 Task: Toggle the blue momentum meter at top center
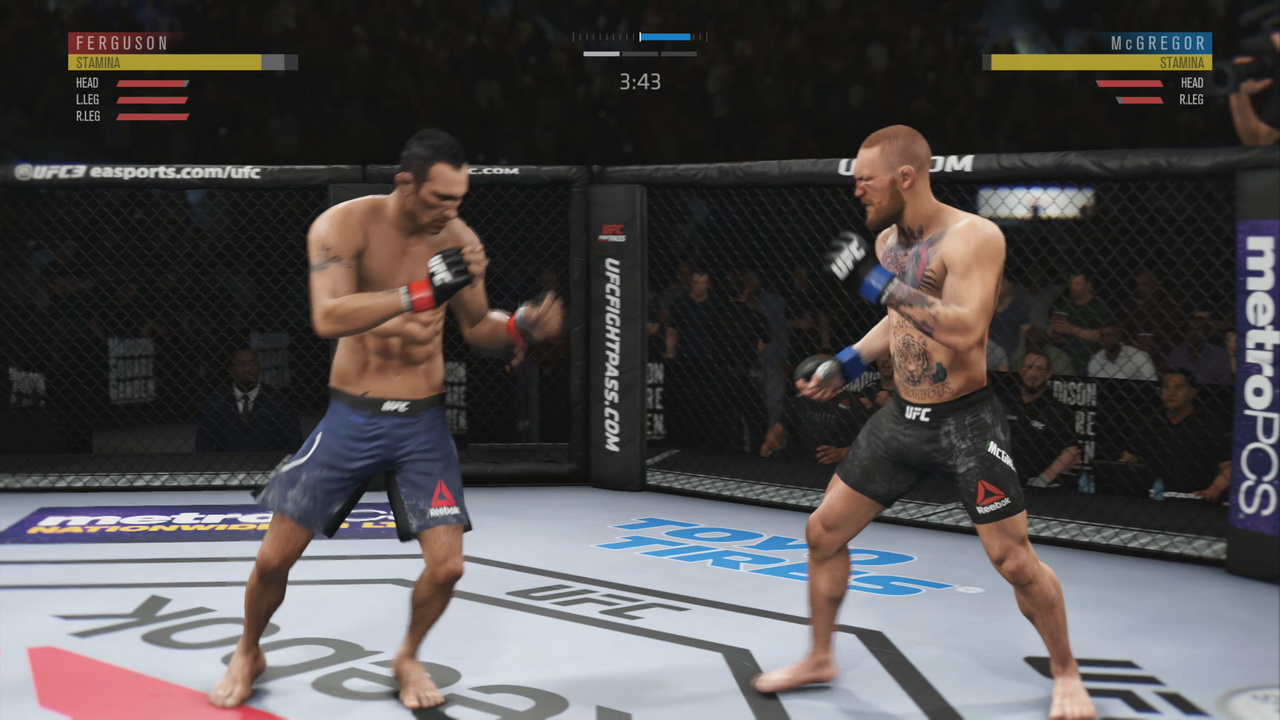point(664,37)
